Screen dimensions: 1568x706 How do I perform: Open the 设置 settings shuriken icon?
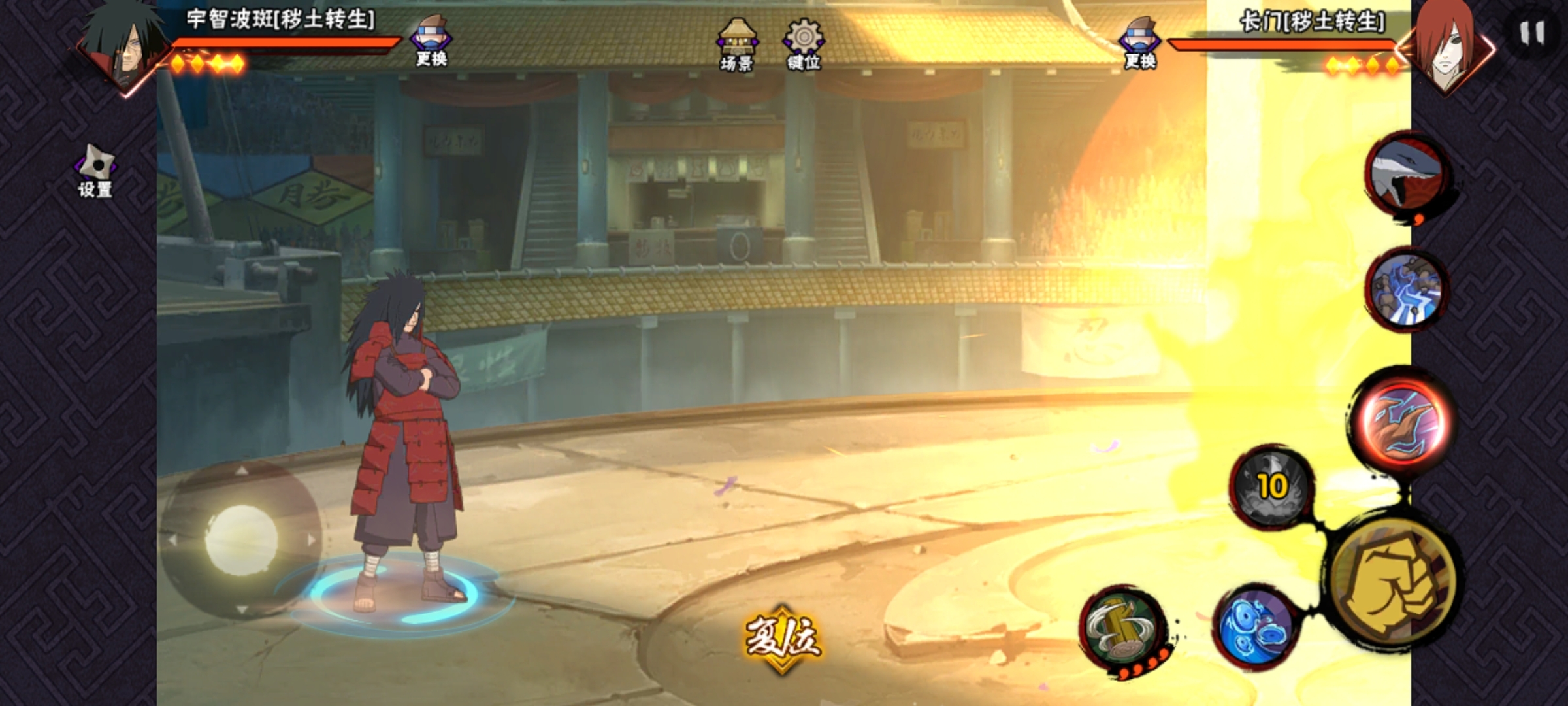[x=95, y=171]
